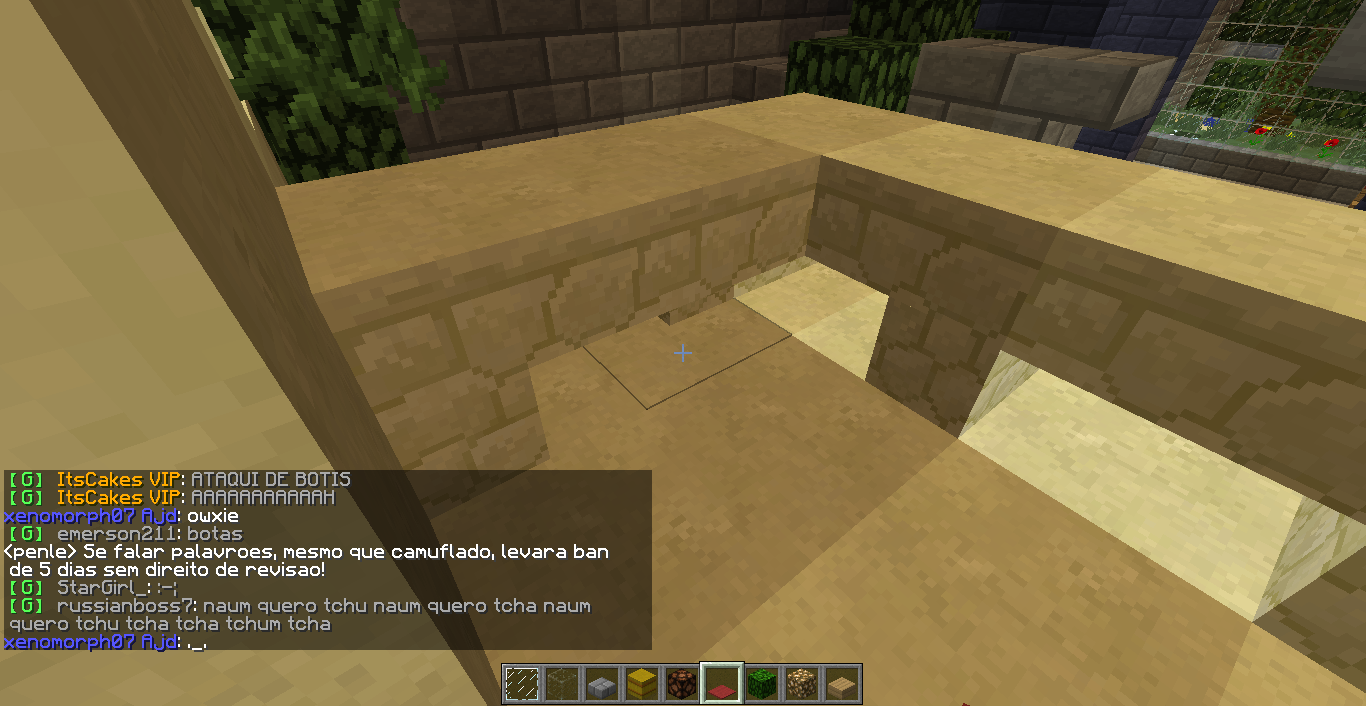This screenshot has width=1366, height=706.
Task: Click the ItsCakes VIP name in chat
Action: pyautogui.click(x=119, y=480)
